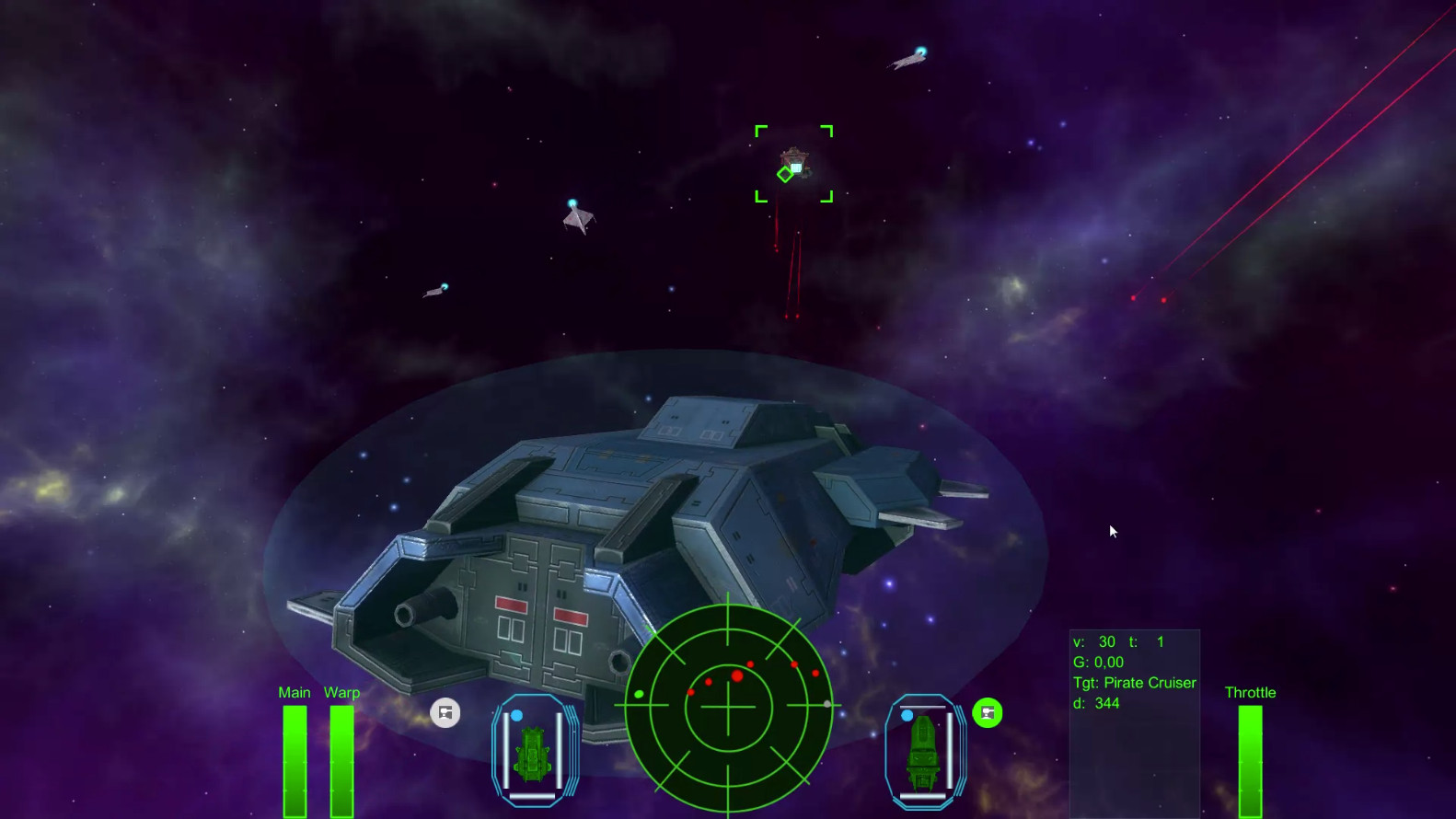Select the ship panel beside the green flag button
Viewport: 1456px width, 819px height.
pyautogui.click(x=924, y=751)
